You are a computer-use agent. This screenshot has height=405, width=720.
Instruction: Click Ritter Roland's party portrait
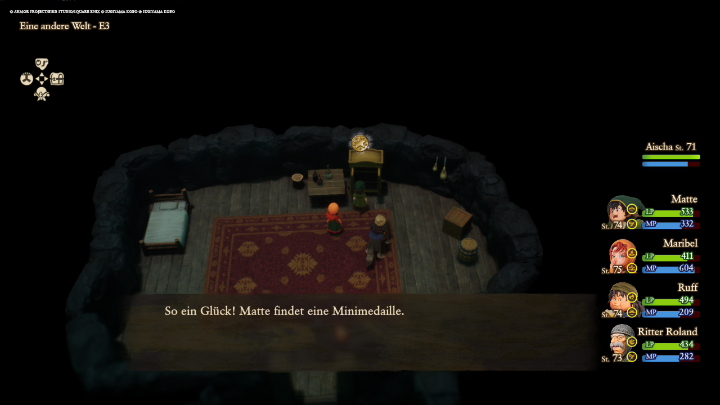[x=620, y=344]
